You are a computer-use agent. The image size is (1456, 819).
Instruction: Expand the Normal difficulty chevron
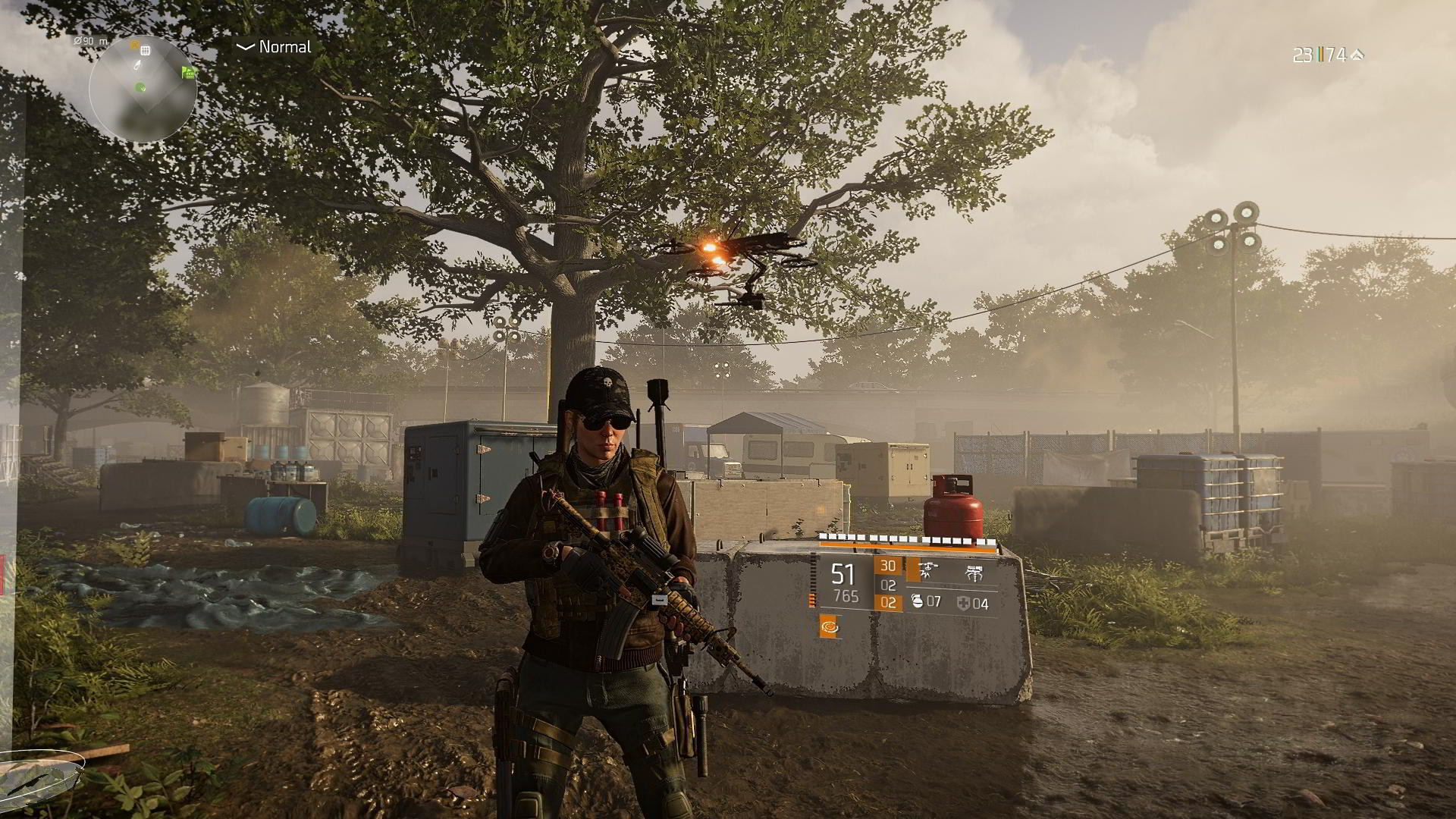coord(244,48)
